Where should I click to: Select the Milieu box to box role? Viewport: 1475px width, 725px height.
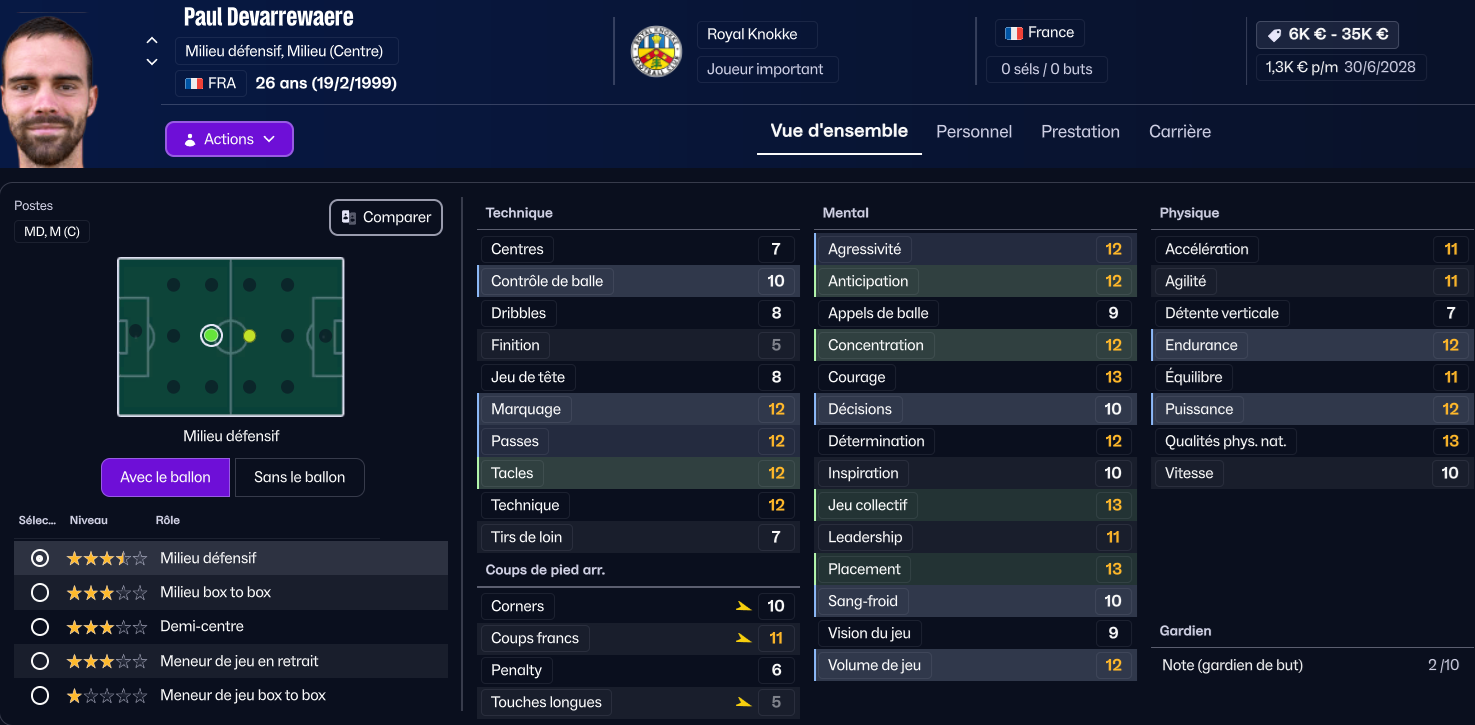(40, 592)
